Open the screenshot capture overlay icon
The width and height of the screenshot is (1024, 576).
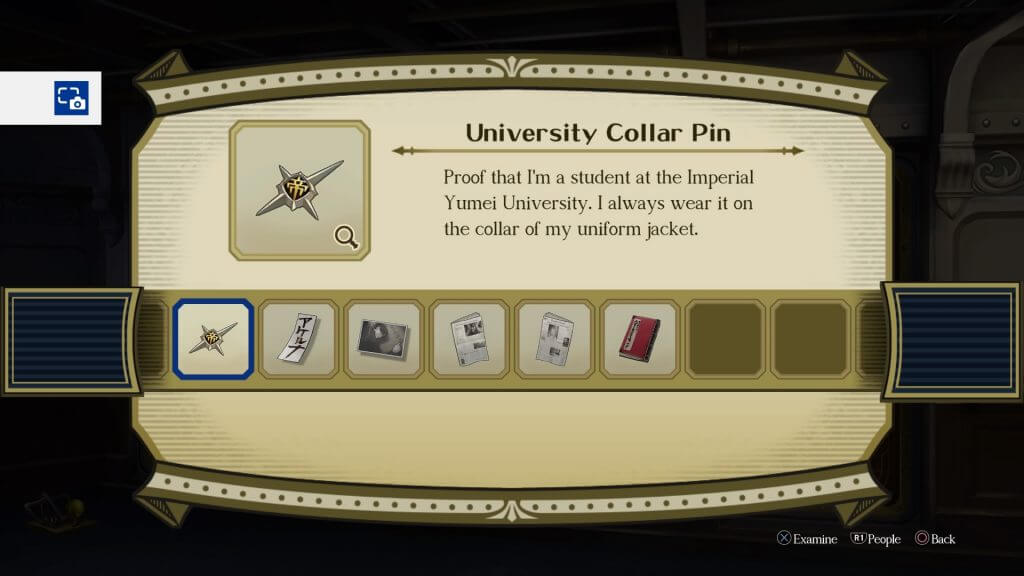71,98
